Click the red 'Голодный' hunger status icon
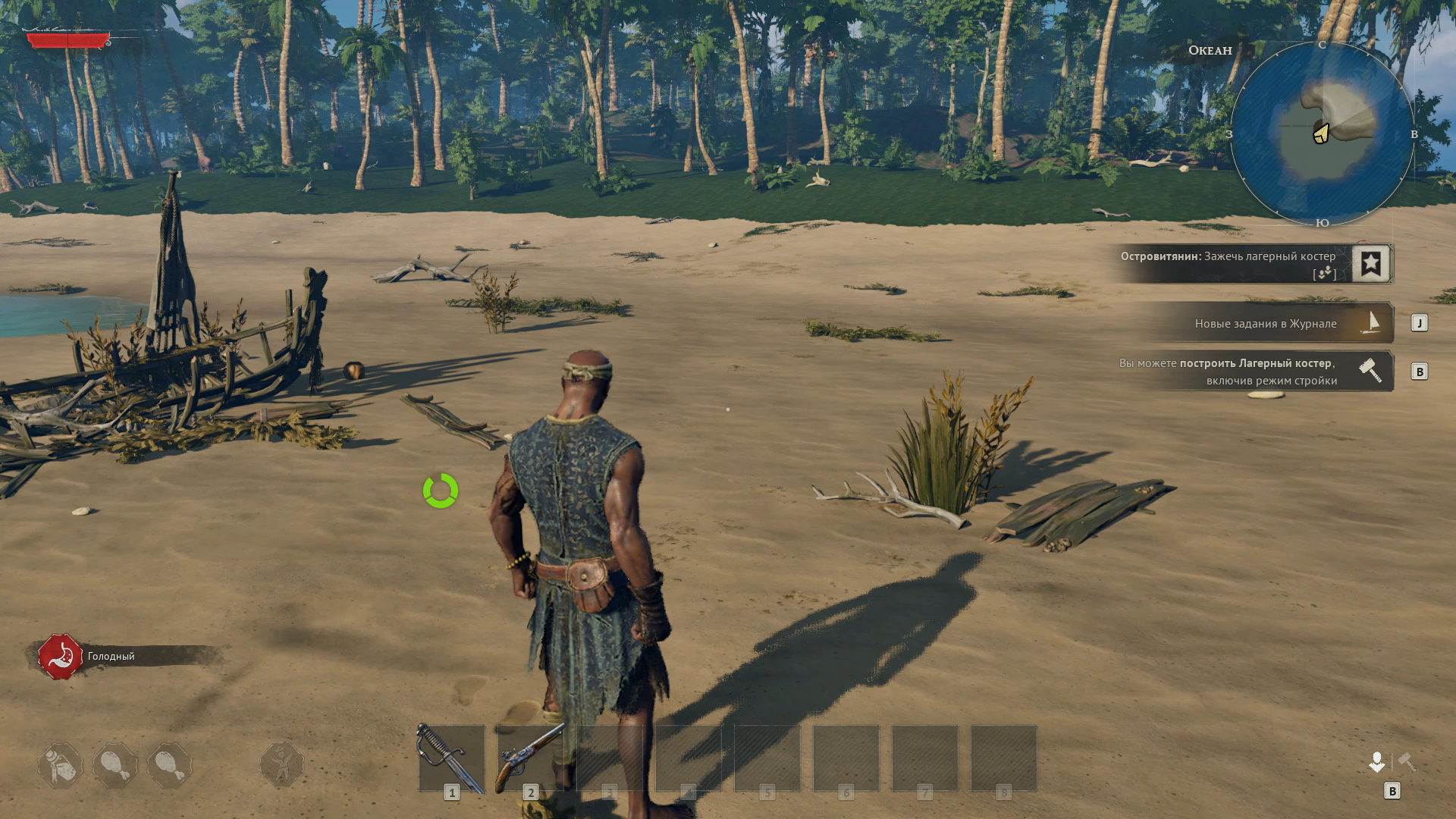The height and width of the screenshot is (819, 1456). (61, 657)
